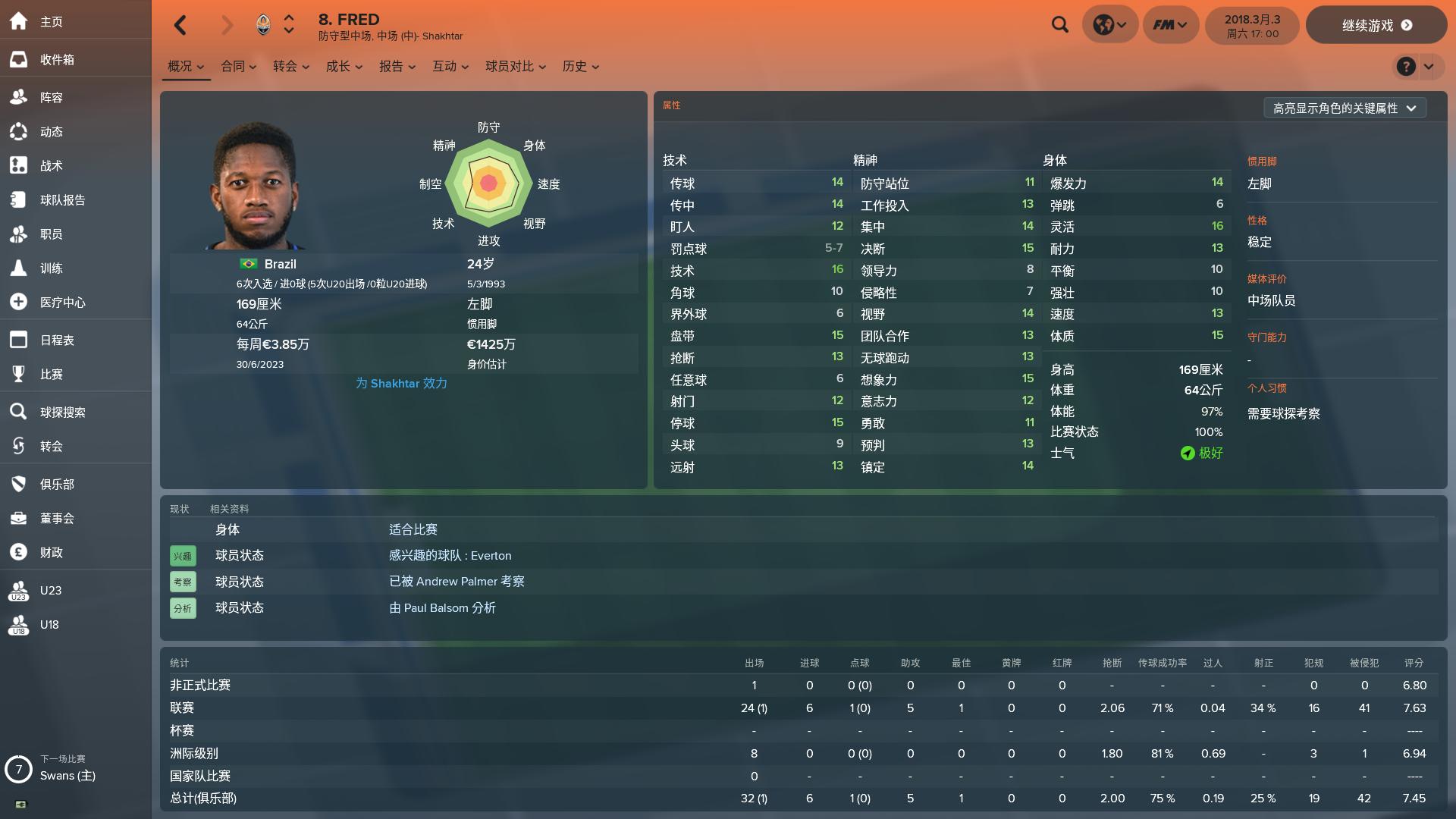Image resolution: width=1456 pixels, height=819 pixels.
Task: Toggle the 考察 player status row
Action: [x=183, y=582]
